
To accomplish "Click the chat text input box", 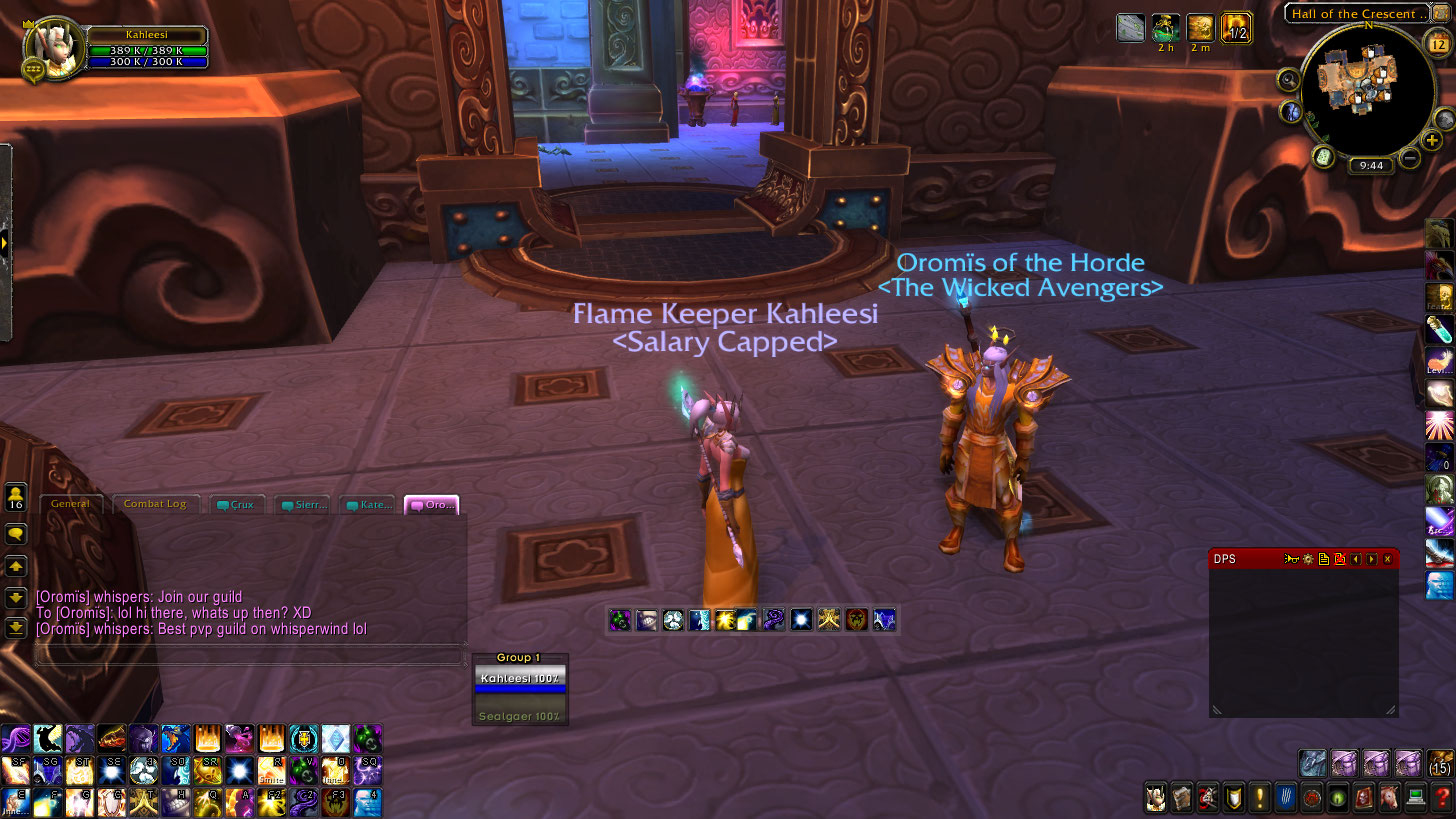I will [250, 656].
